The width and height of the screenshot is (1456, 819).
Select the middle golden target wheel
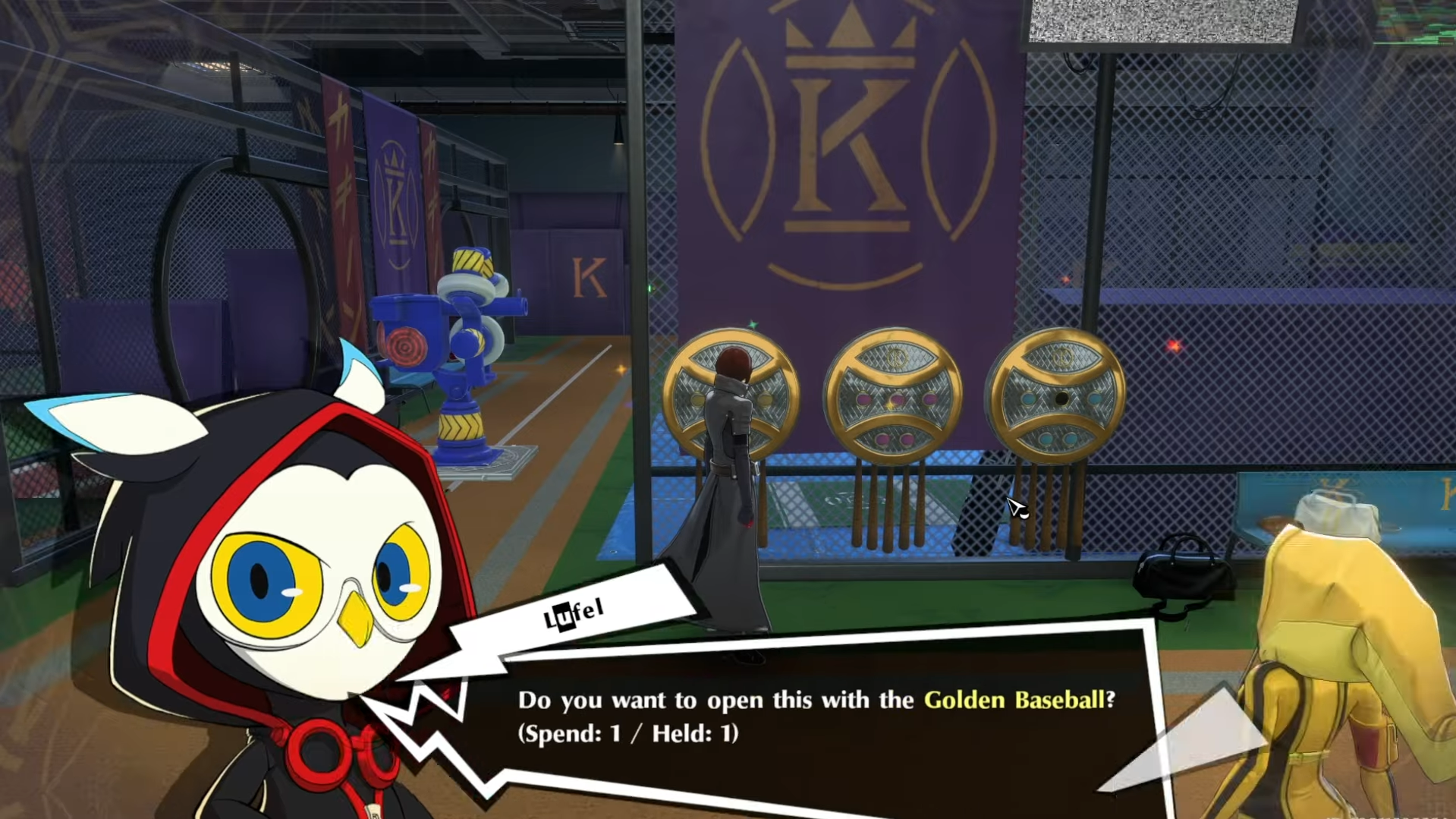tap(892, 395)
